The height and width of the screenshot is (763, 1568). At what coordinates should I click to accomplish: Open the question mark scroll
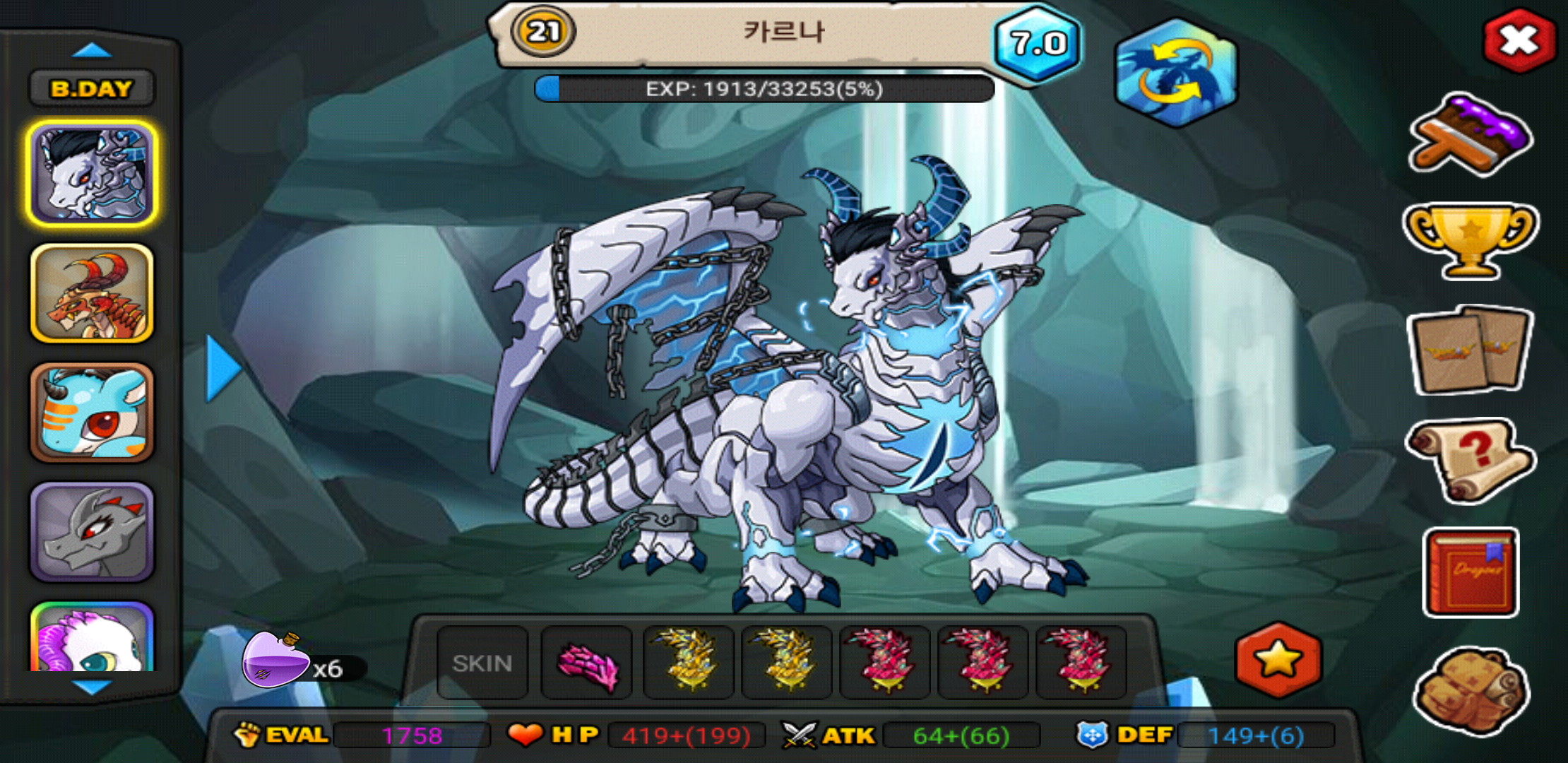(x=1471, y=461)
